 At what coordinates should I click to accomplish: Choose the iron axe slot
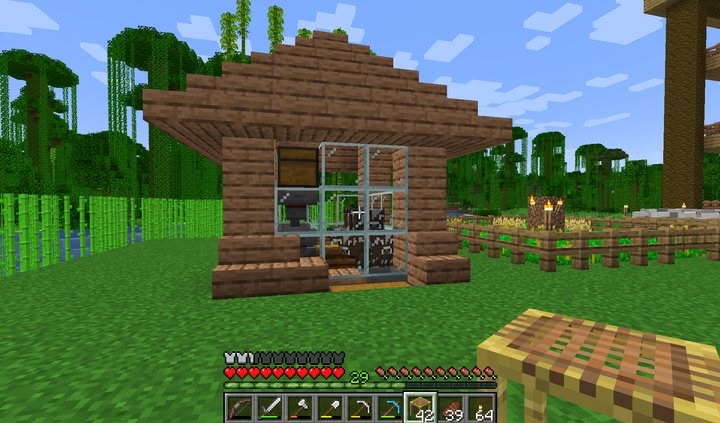[298, 407]
